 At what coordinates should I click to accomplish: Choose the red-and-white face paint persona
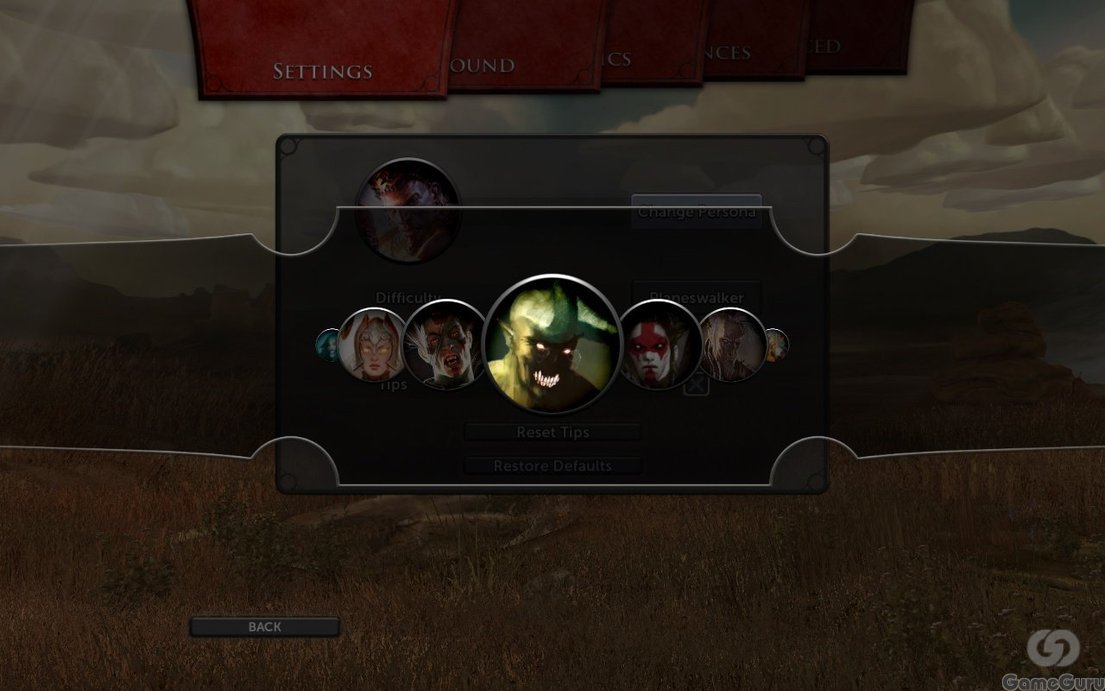click(x=658, y=345)
